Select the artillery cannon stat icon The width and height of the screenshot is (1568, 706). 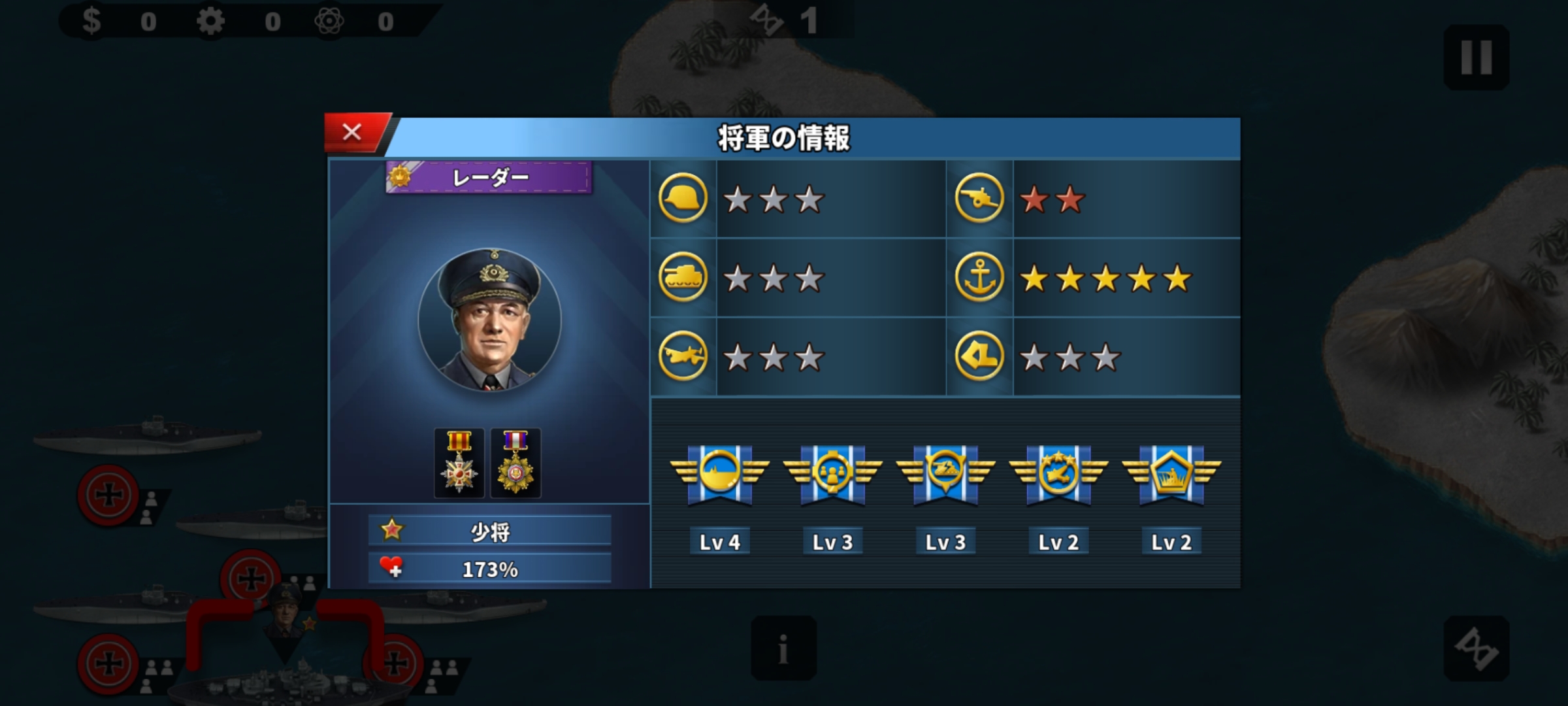click(x=979, y=198)
